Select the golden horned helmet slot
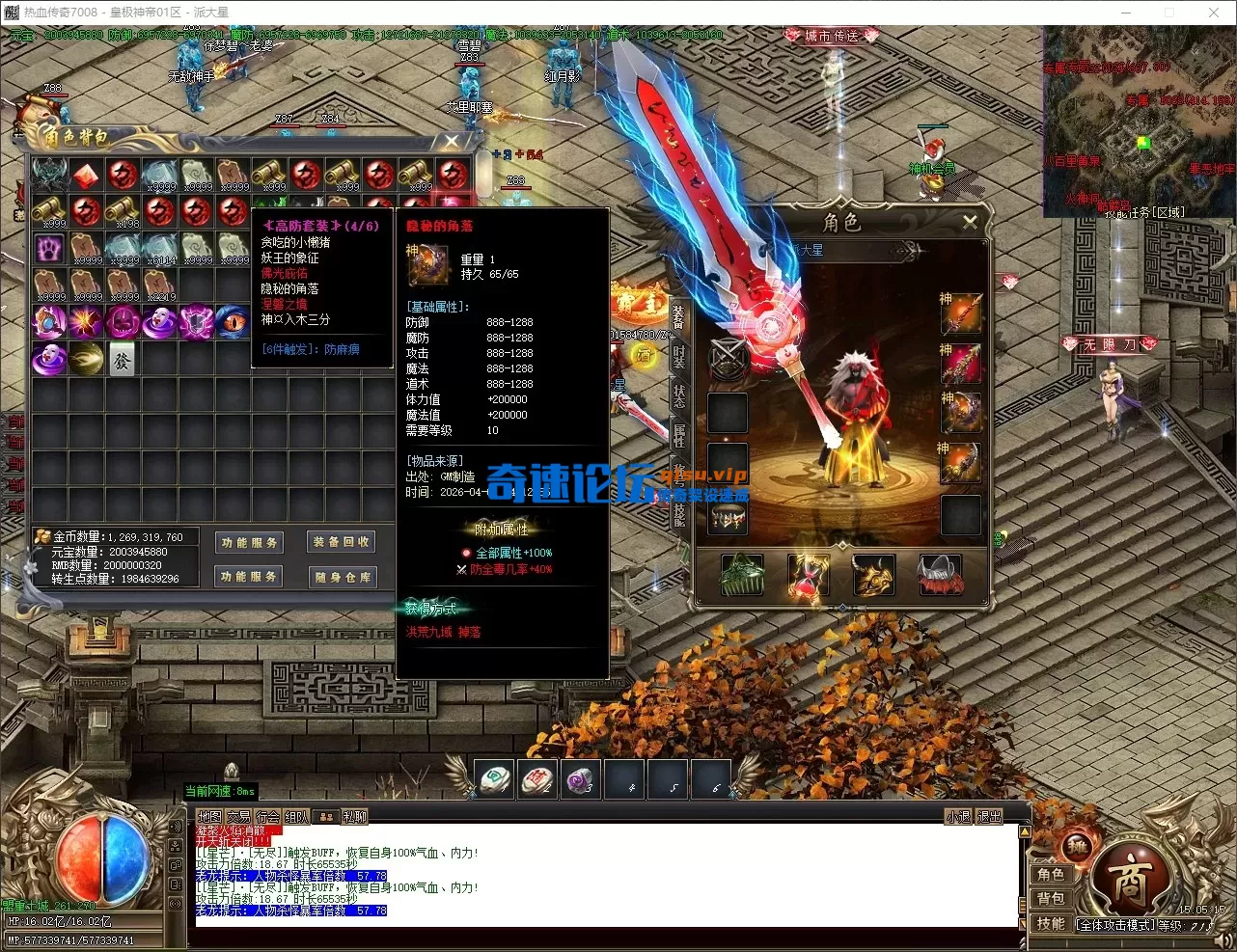 coord(874,576)
